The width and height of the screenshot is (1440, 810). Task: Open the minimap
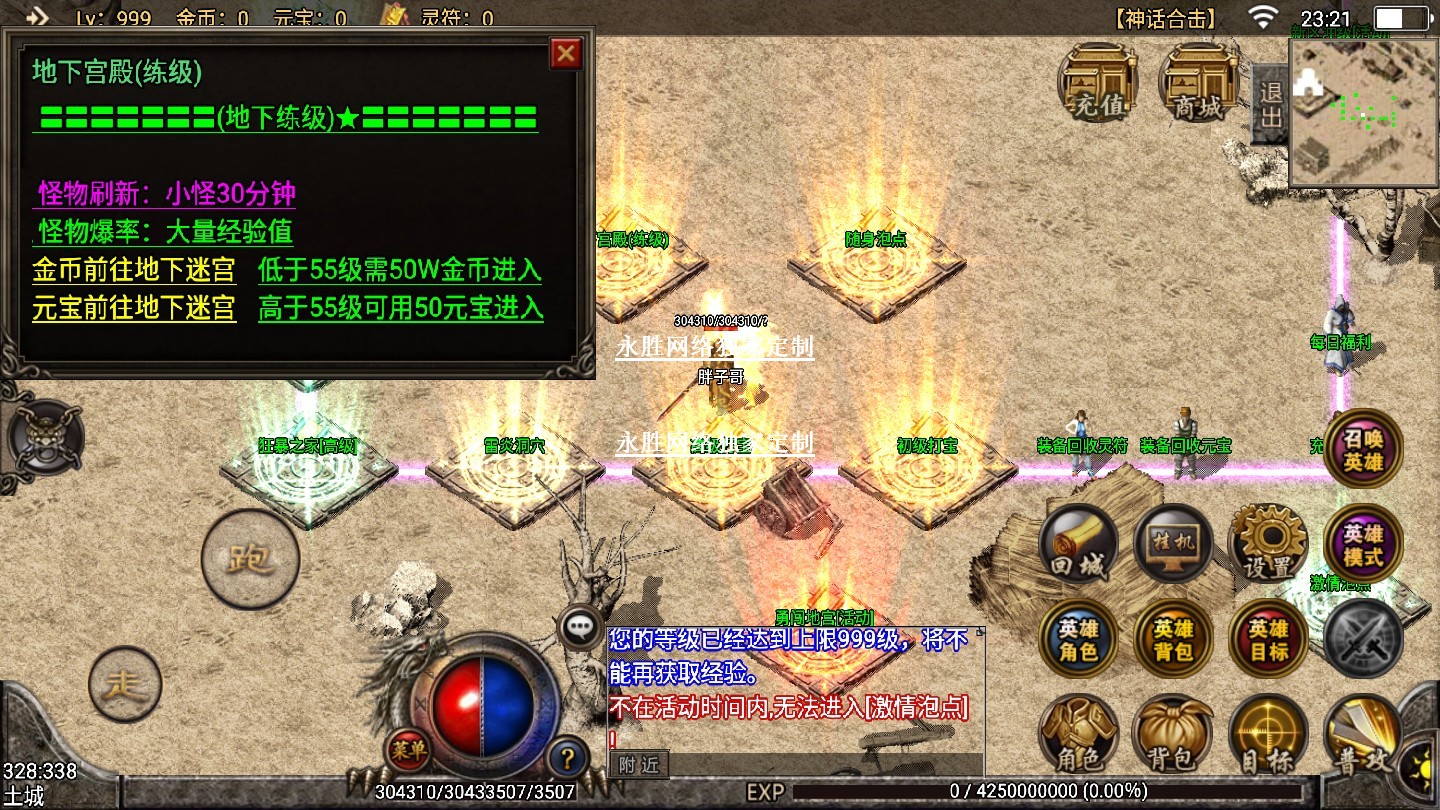pyautogui.click(x=1363, y=113)
